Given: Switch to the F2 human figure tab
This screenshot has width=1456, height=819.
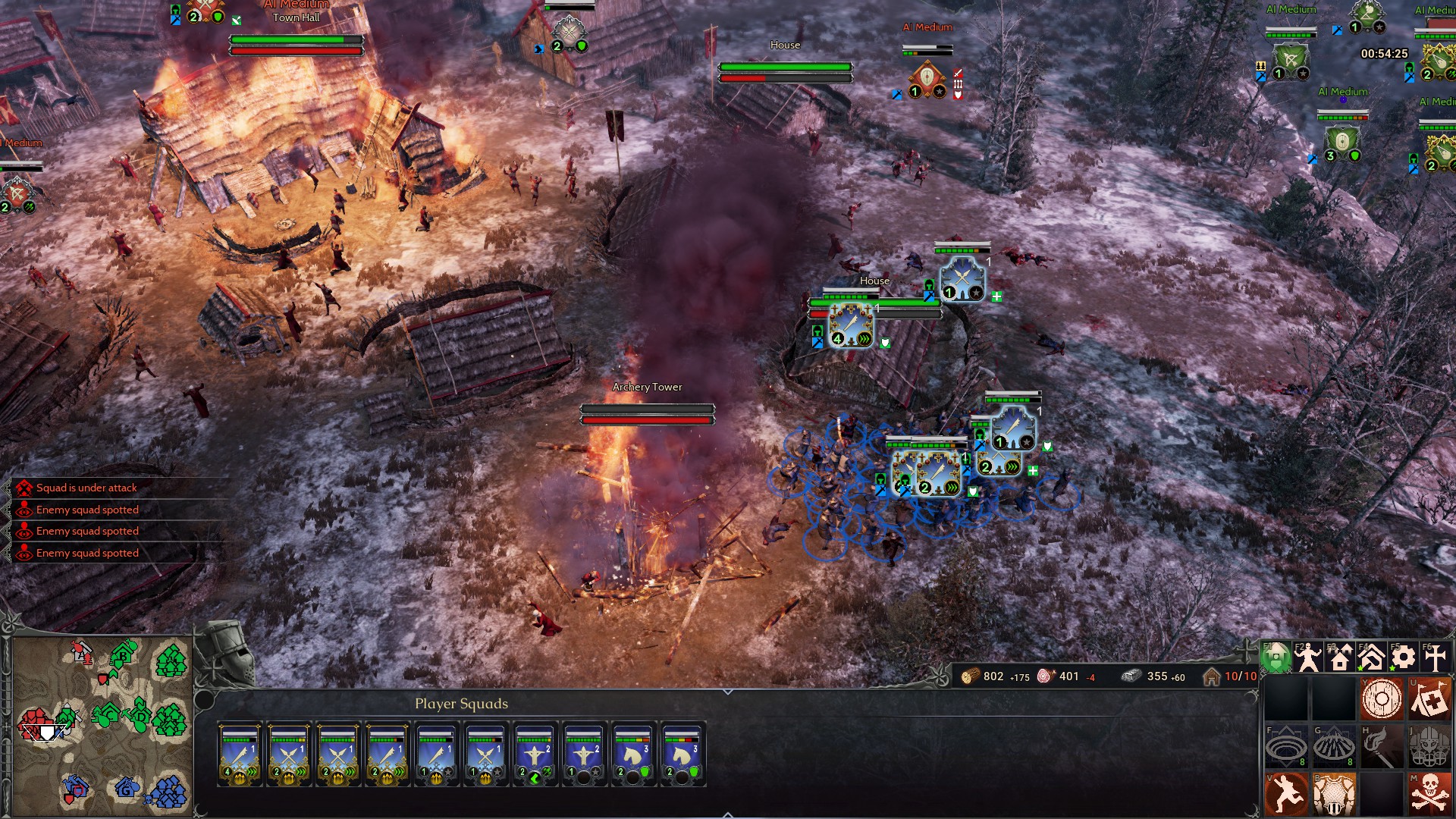Looking at the screenshot, I should point(1308,657).
